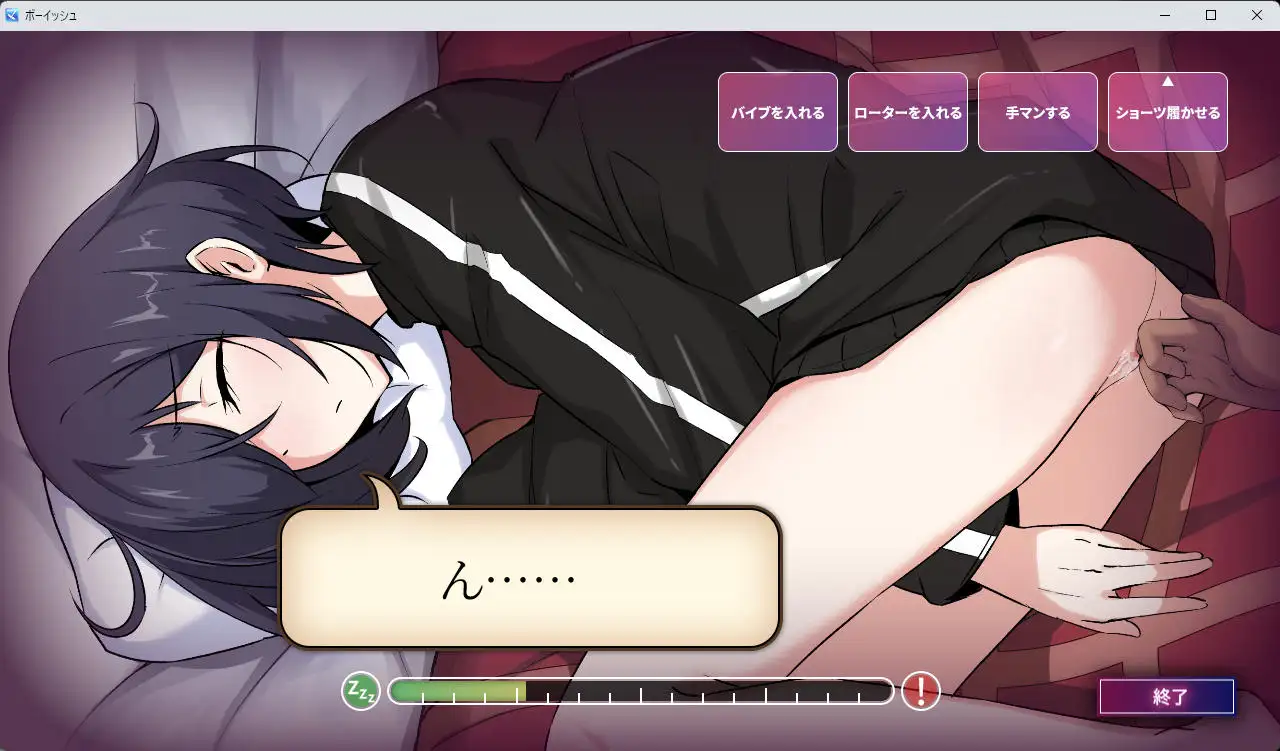Close the ボーイッシュ window
1280x751 pixels.
tap(1257, 15)
